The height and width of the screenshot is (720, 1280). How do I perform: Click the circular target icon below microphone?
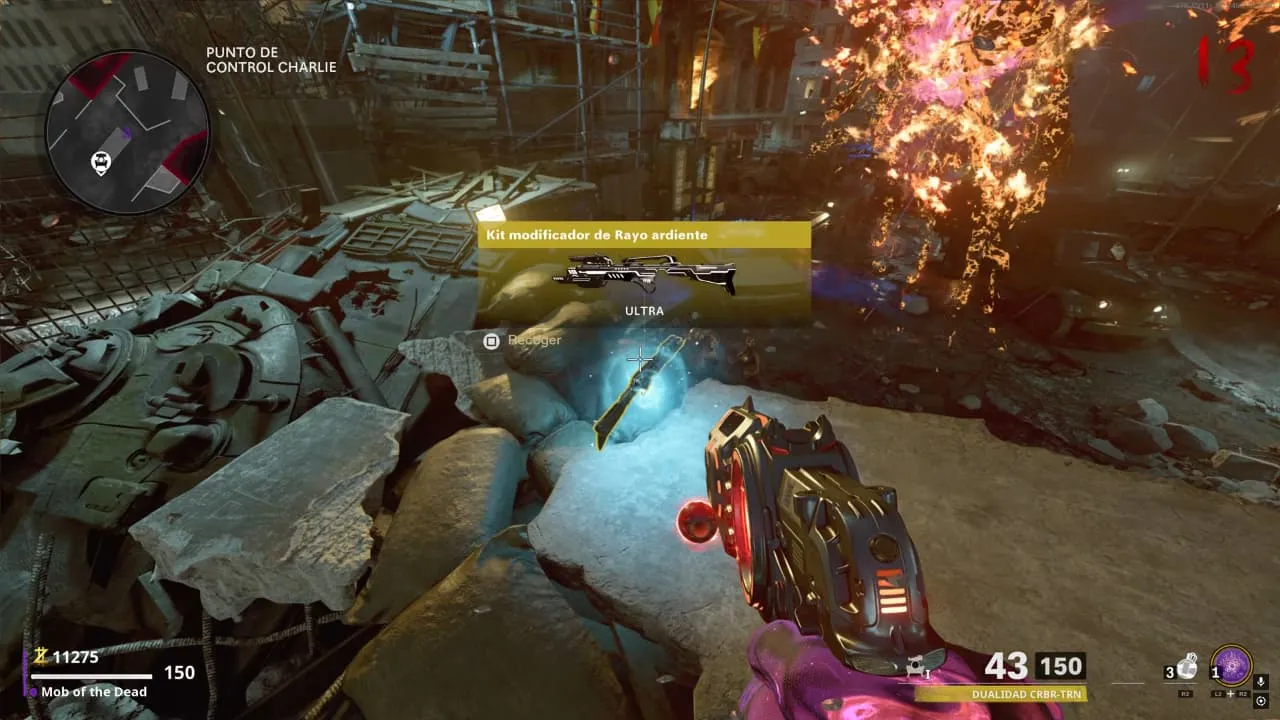click(1261, 701)
